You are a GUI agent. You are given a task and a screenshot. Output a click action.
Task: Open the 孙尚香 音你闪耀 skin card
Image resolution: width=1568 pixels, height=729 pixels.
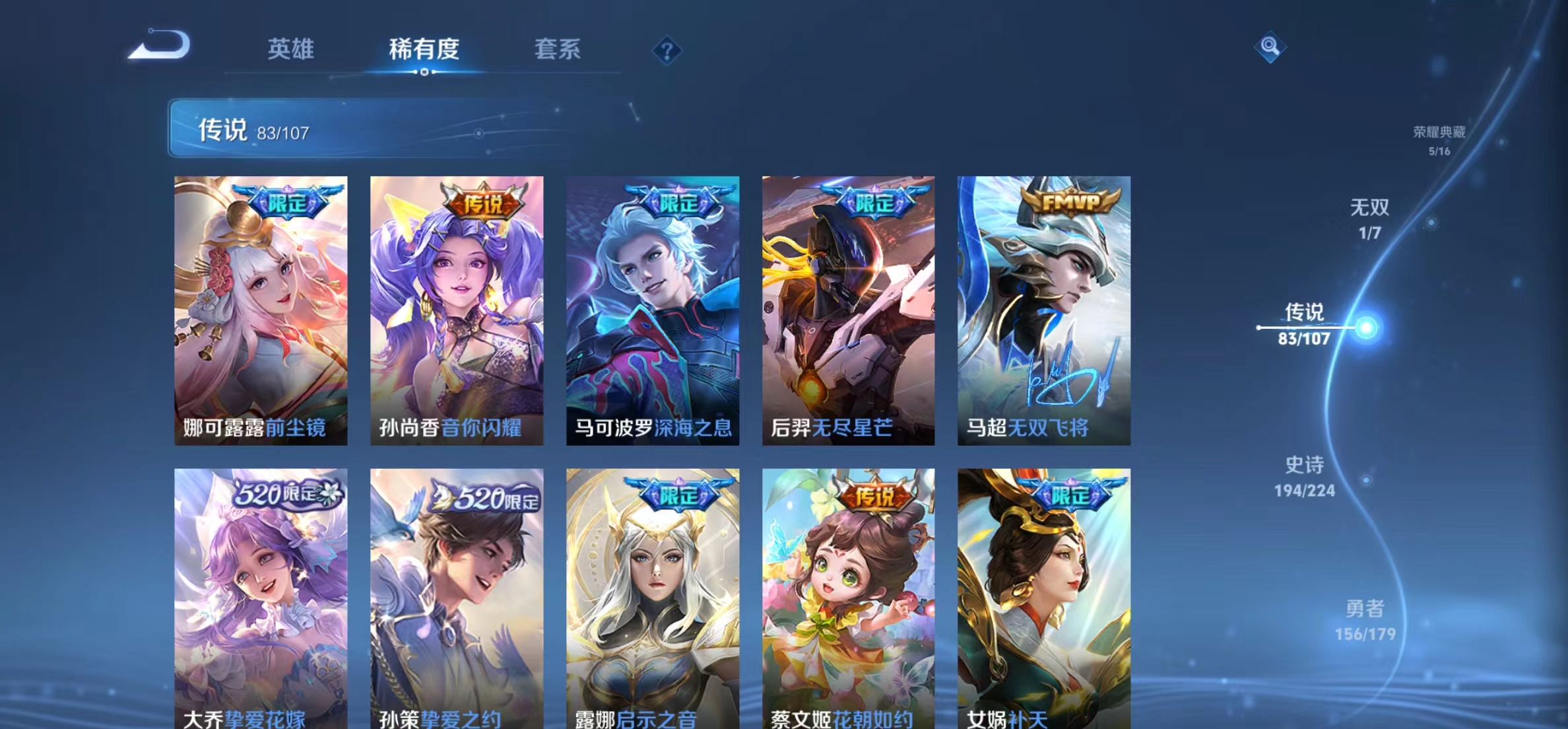(x=457, y=310)
